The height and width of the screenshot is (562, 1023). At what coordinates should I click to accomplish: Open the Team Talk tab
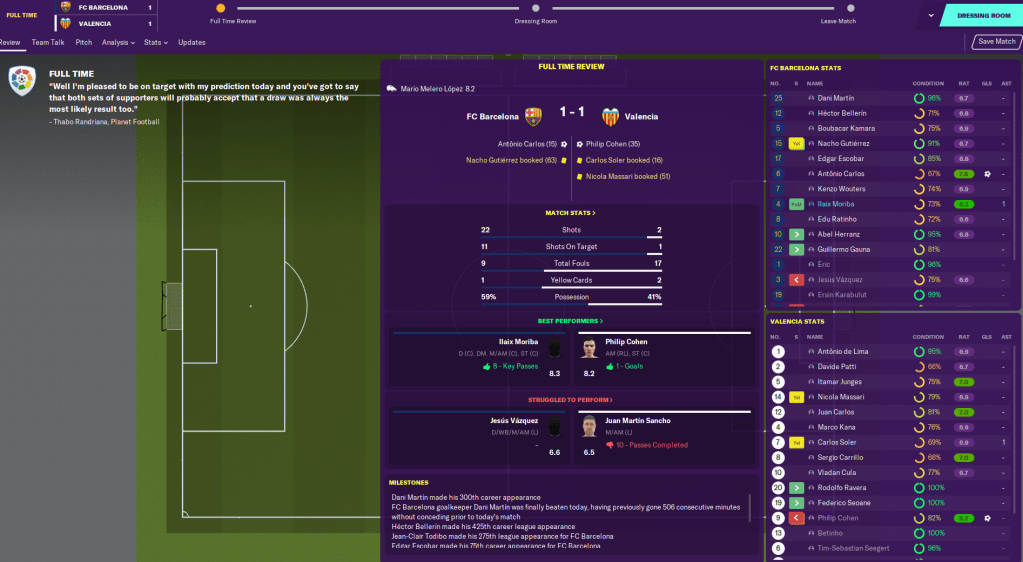(x=48, y=42)
